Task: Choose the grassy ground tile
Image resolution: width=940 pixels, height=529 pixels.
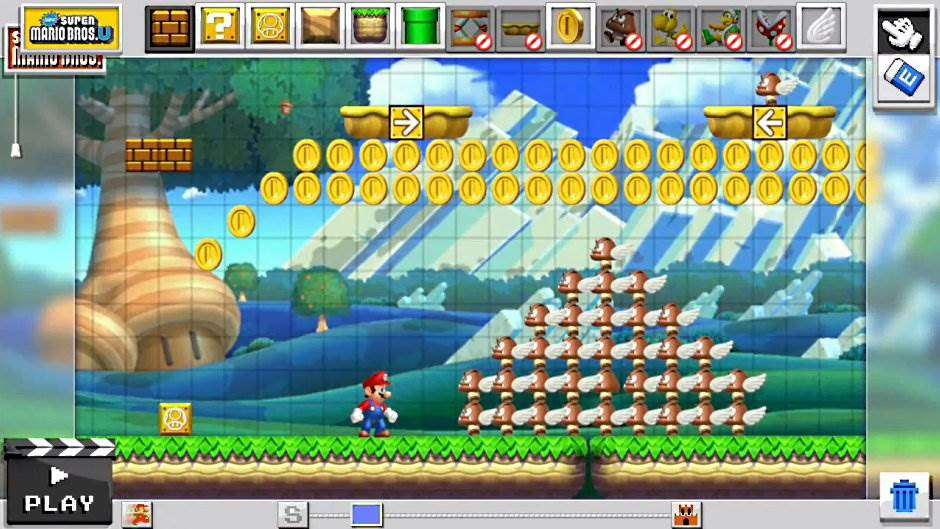Action: [x=371, y=27]
